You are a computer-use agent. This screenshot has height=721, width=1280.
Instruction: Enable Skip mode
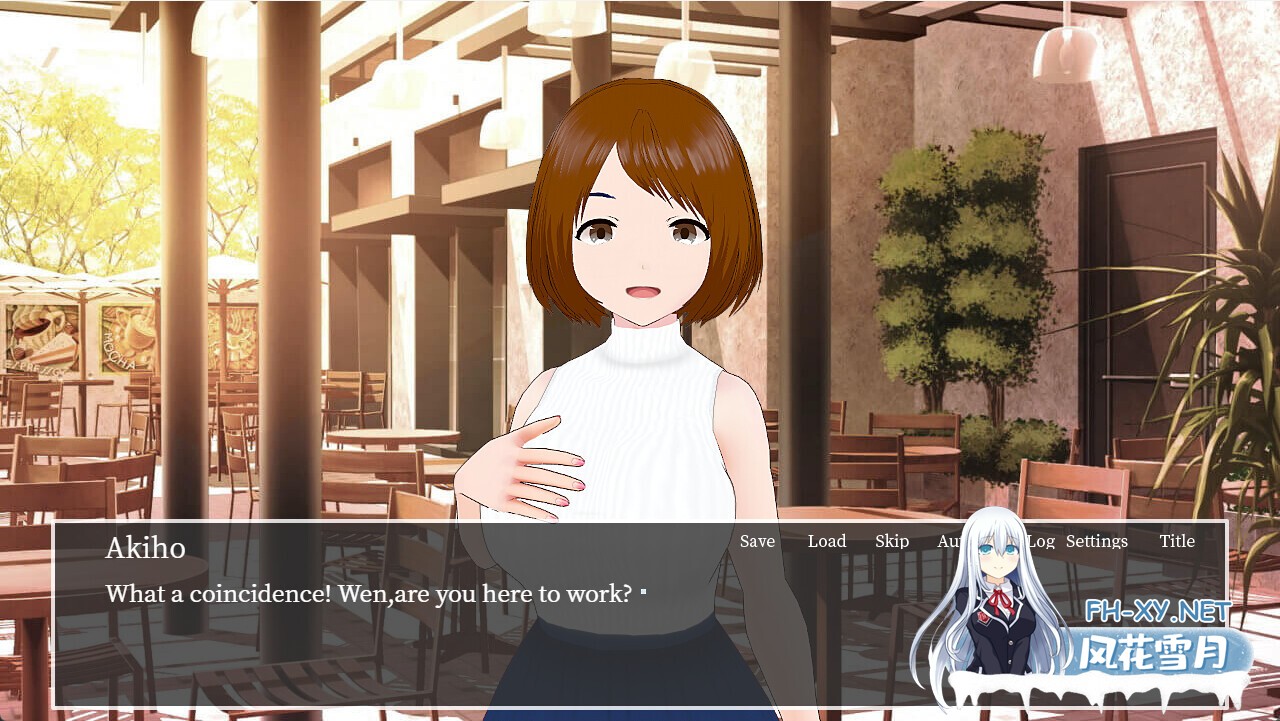point(891,541)
